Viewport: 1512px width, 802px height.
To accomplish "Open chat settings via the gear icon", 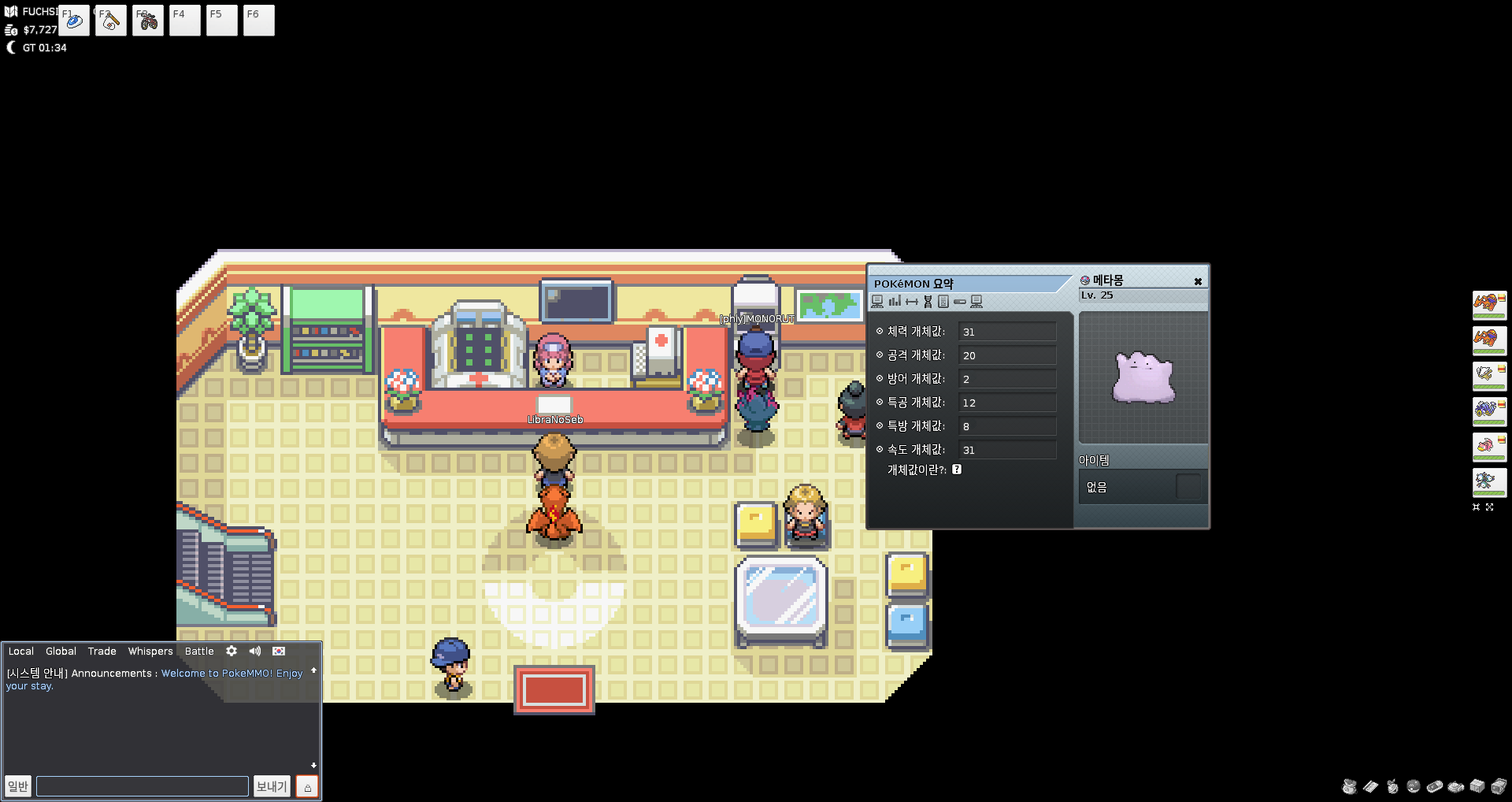I will pos(232,652).
